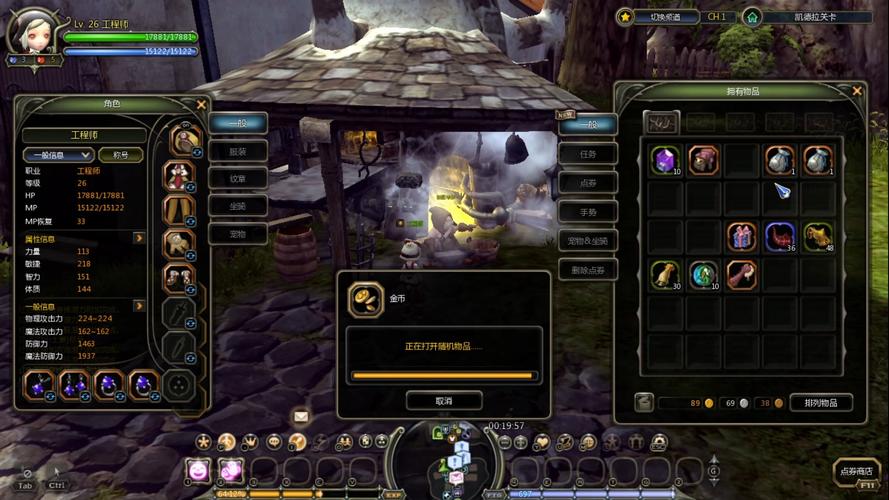Open the 一般信息 dropdown in character panel
The height and width of the screenshot is (500, 889).
click(58, 155)
